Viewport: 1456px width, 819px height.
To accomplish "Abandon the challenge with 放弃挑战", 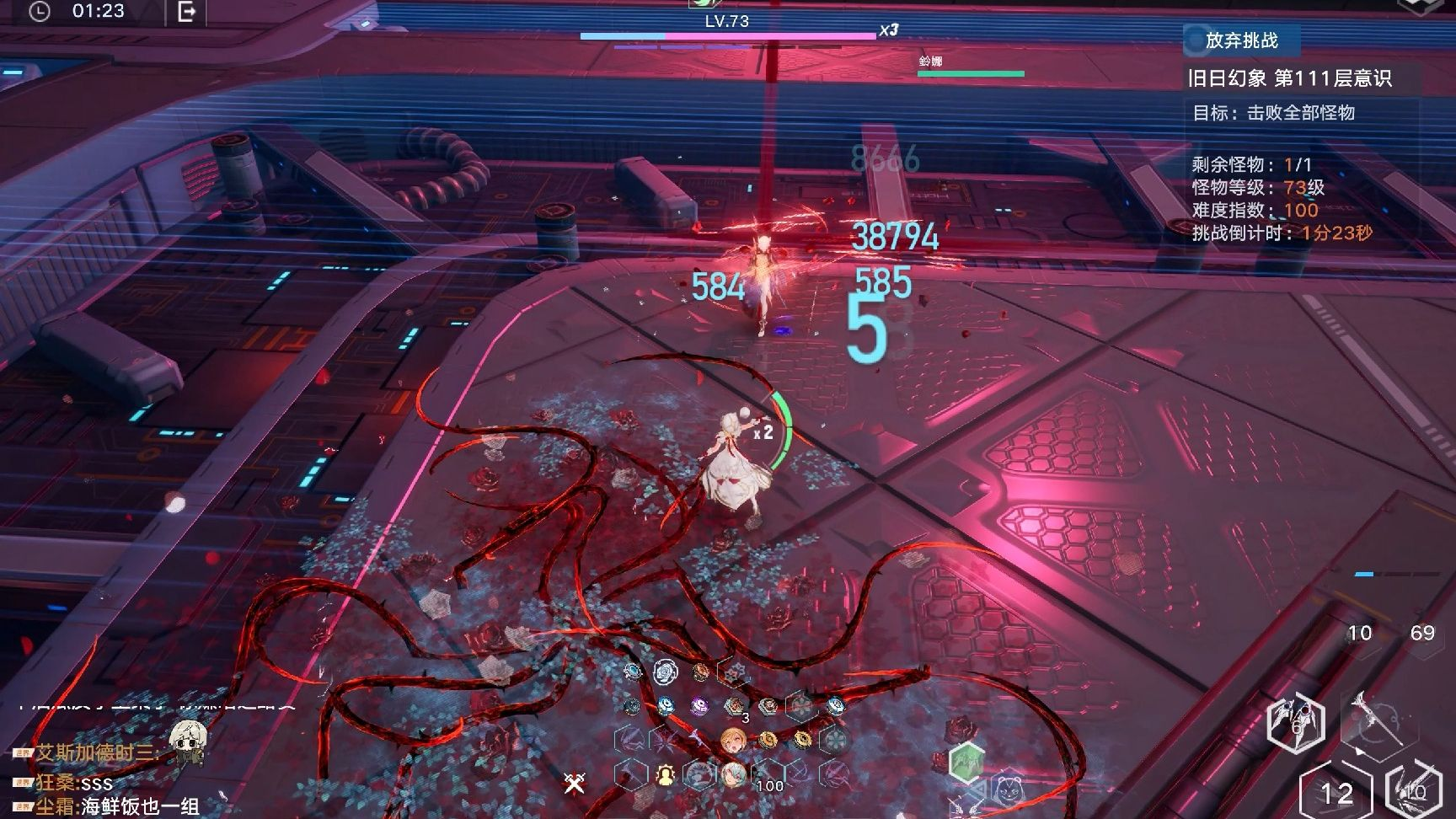I will pyautogui.click(x=1241, y=40).
